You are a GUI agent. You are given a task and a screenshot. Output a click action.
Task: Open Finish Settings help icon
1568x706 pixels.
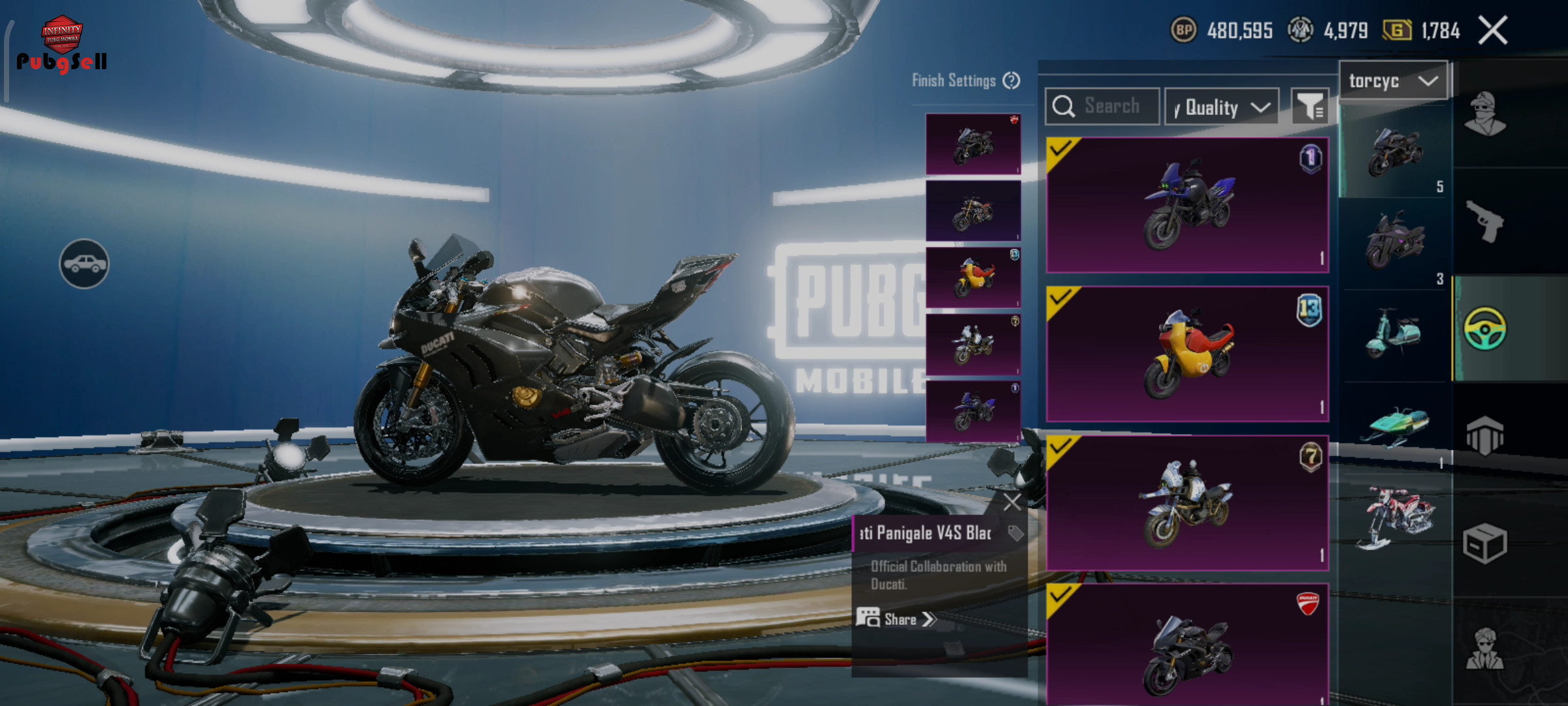point(1011,80)
